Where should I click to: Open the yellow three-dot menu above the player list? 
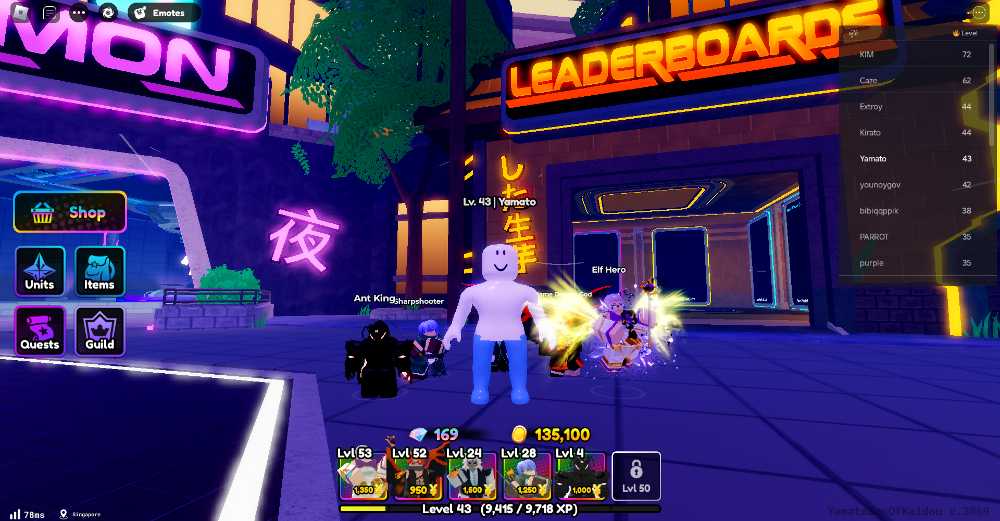[979, 13]
